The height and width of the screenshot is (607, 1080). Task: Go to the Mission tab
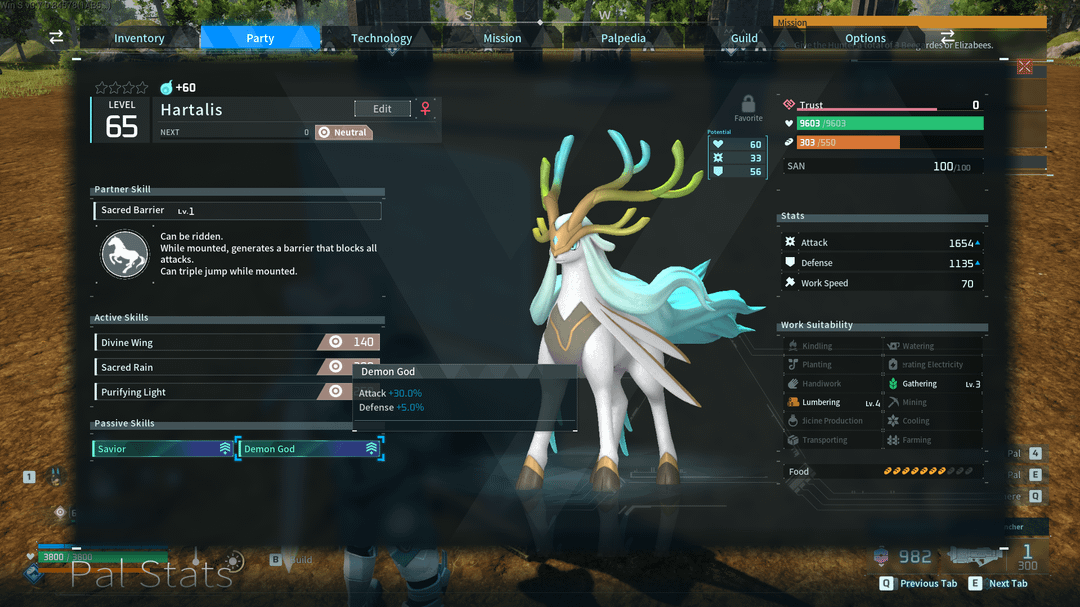[502, 38]
